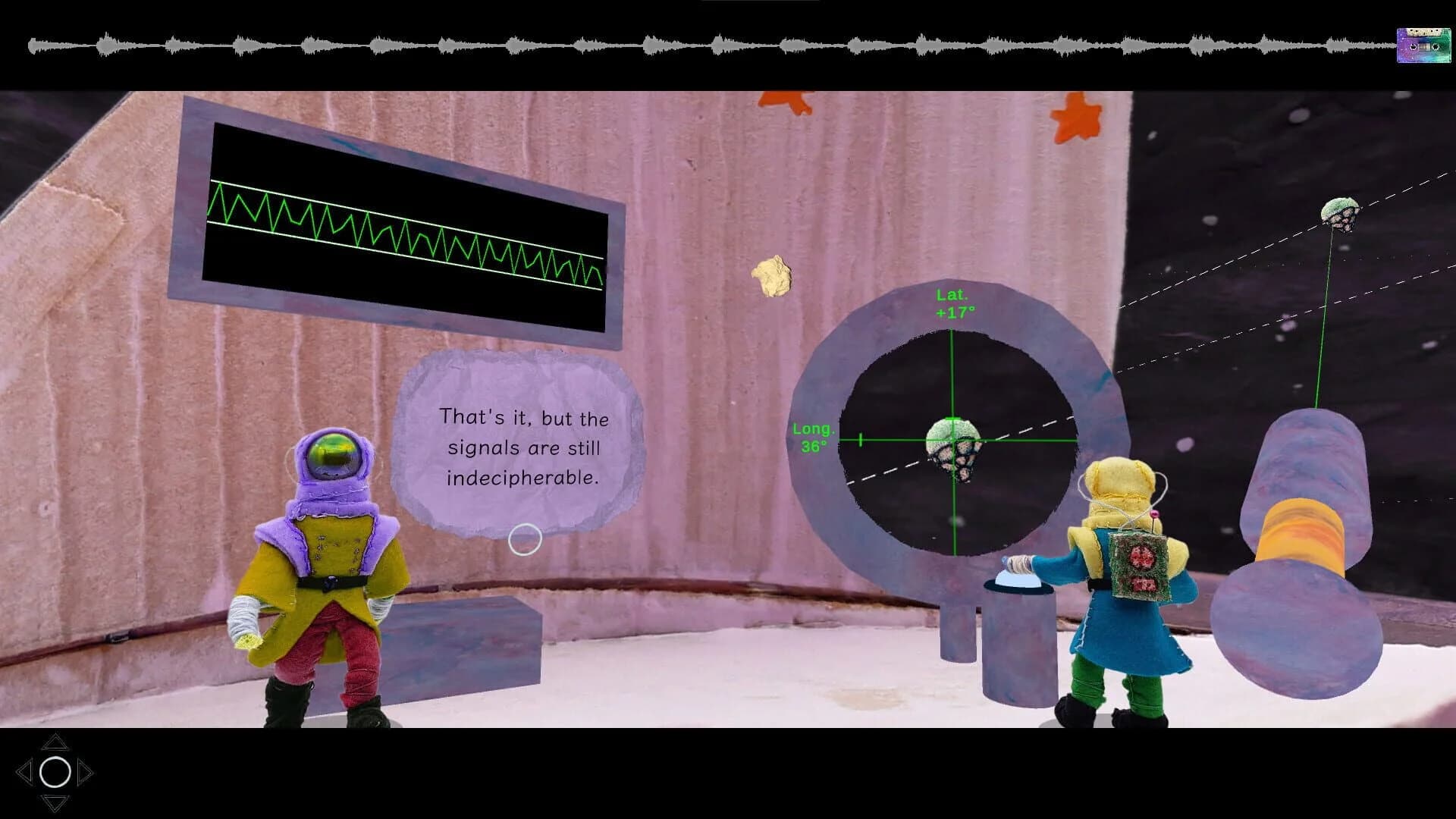Click the circle to advance the dialogue

tap(525, 539)
